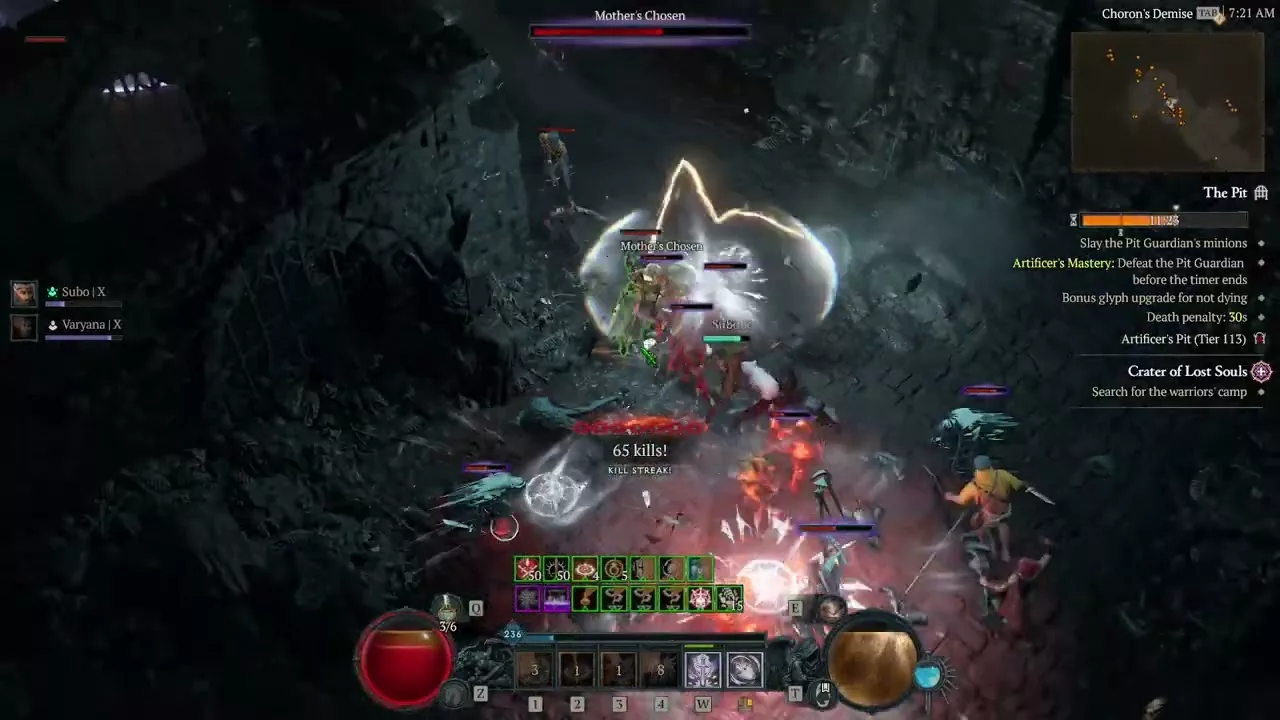
Task: Use the healing potion icon
Action: tap(447, 608)
